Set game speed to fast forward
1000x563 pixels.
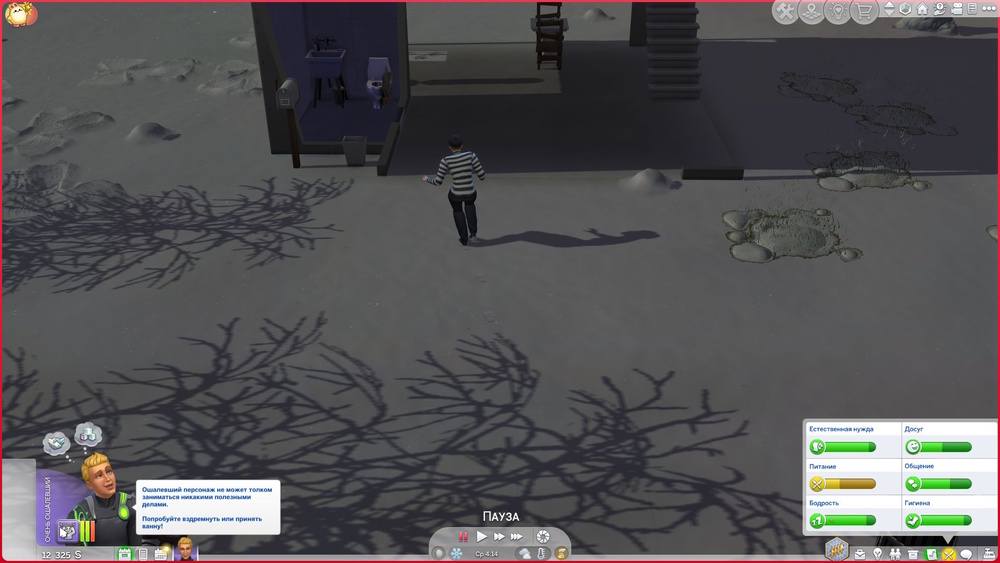(x=499, y=537)
